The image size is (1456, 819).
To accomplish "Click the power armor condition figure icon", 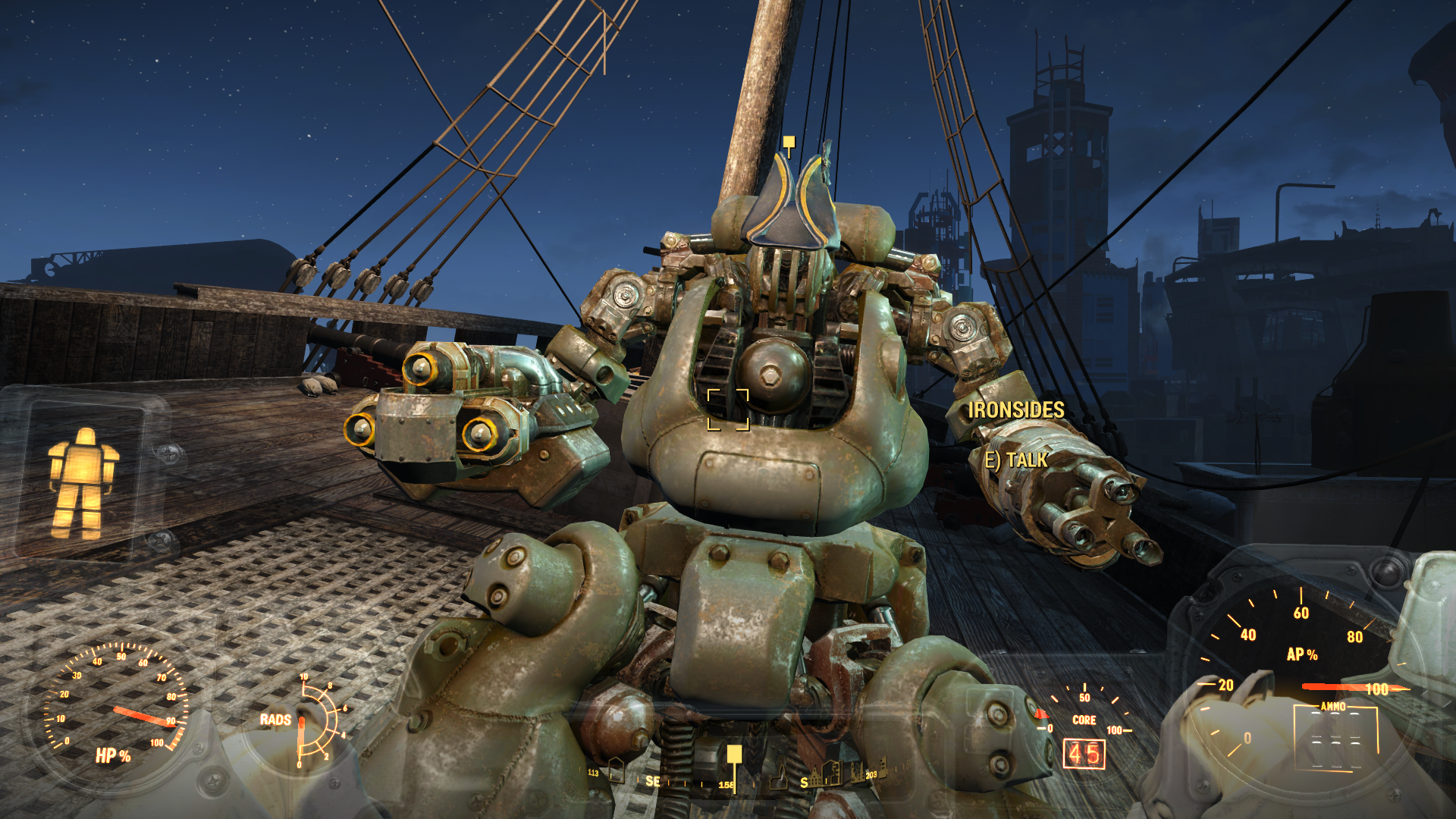I will 83,483.
